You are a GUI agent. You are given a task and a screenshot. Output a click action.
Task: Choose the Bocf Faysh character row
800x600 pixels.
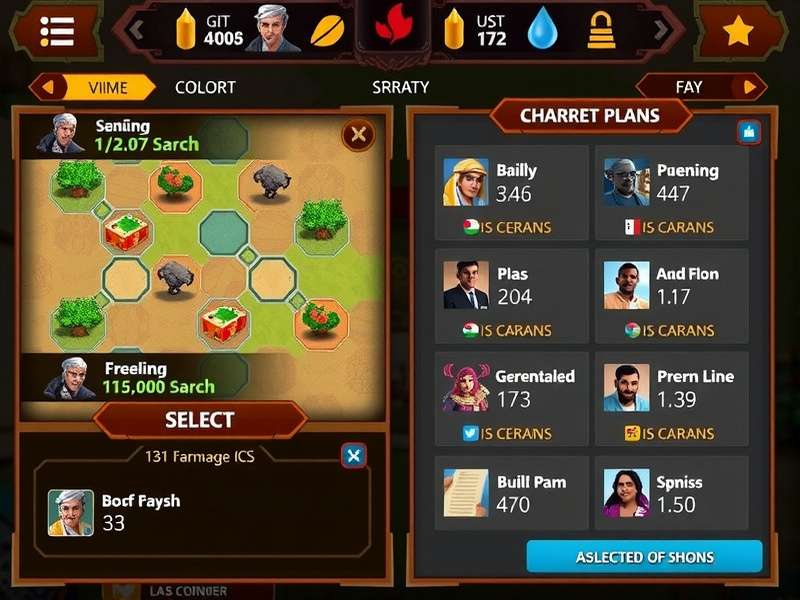tap(200, 511)
